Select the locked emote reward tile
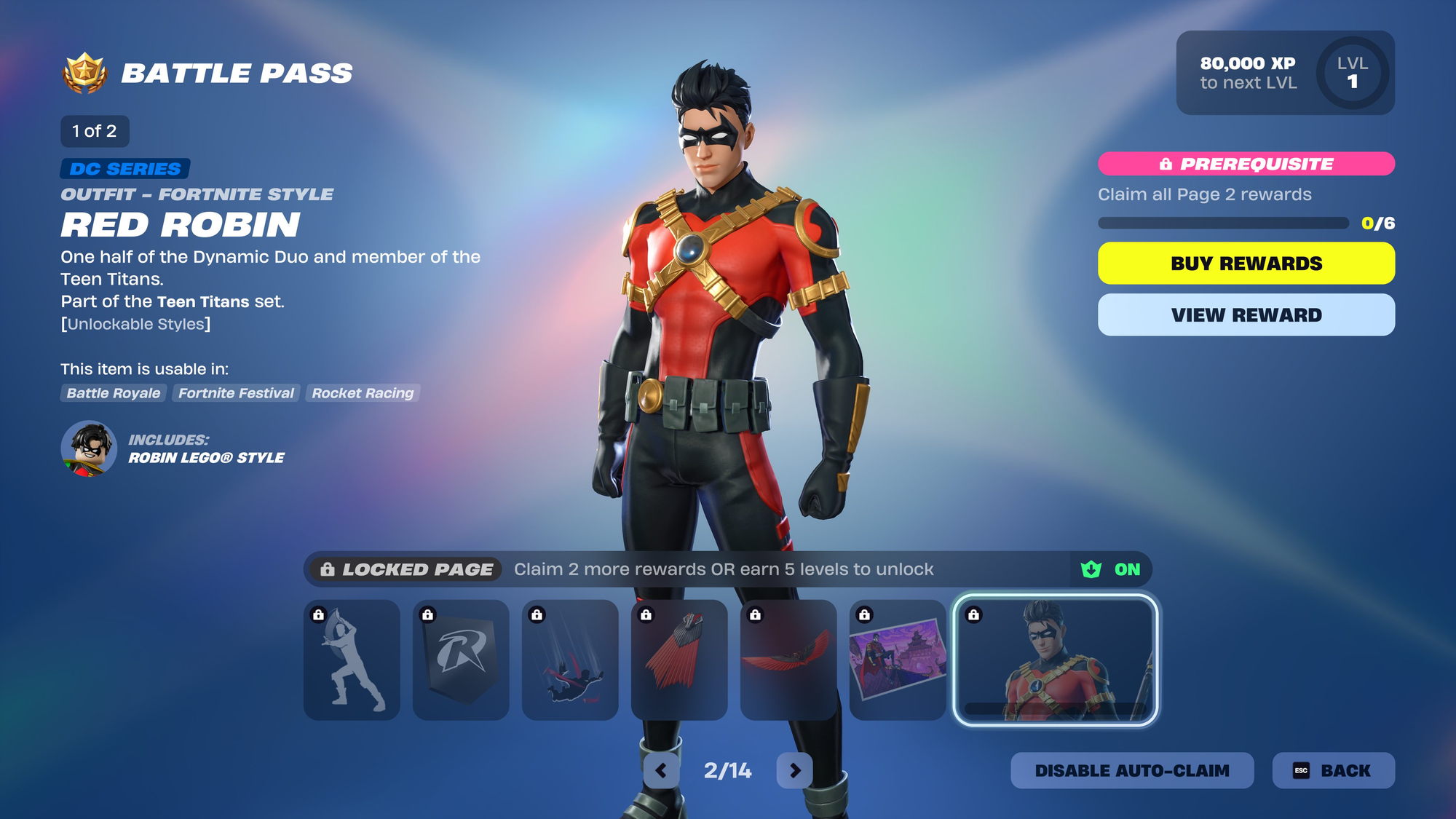1456x819 pixels. tap(352, 660)
